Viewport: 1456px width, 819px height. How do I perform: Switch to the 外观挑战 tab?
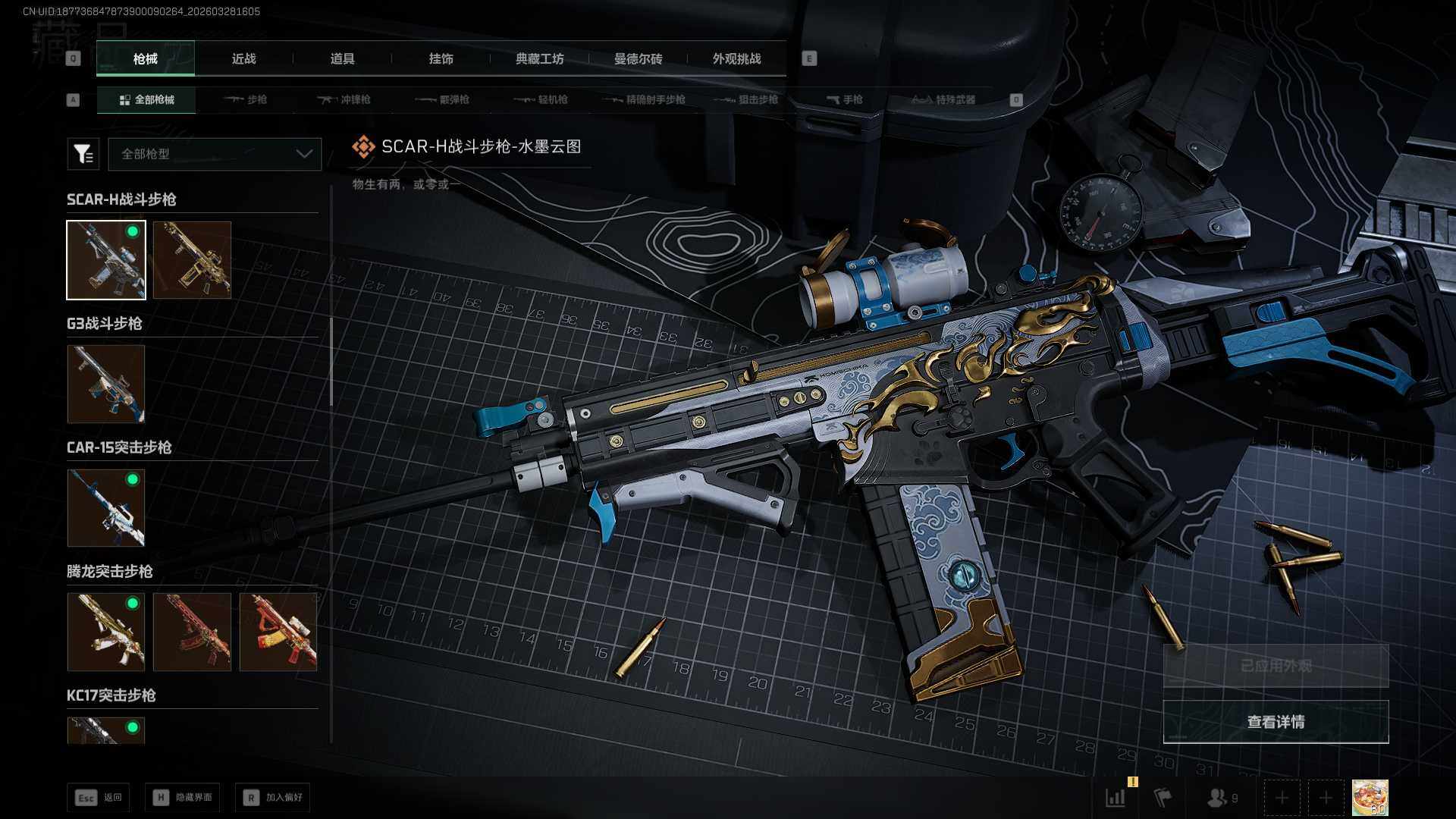736,59
